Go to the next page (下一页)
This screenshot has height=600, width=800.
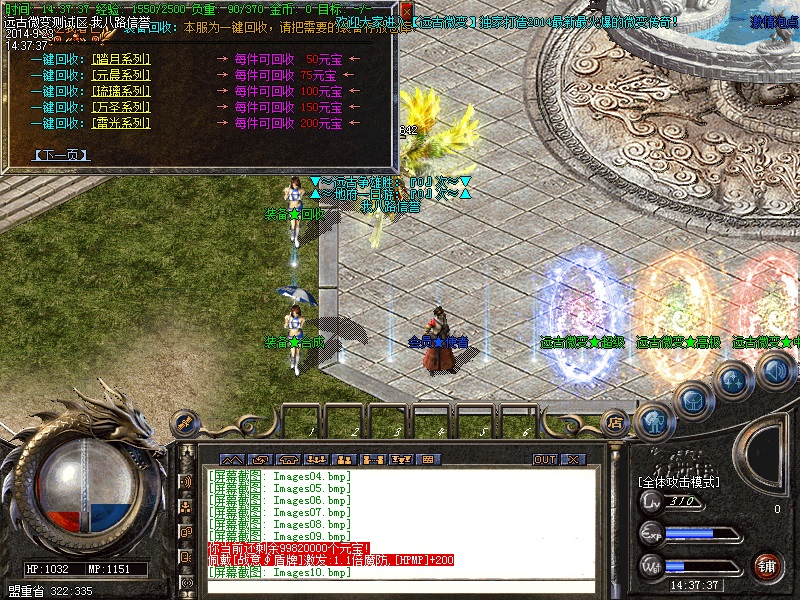[61, 155]
